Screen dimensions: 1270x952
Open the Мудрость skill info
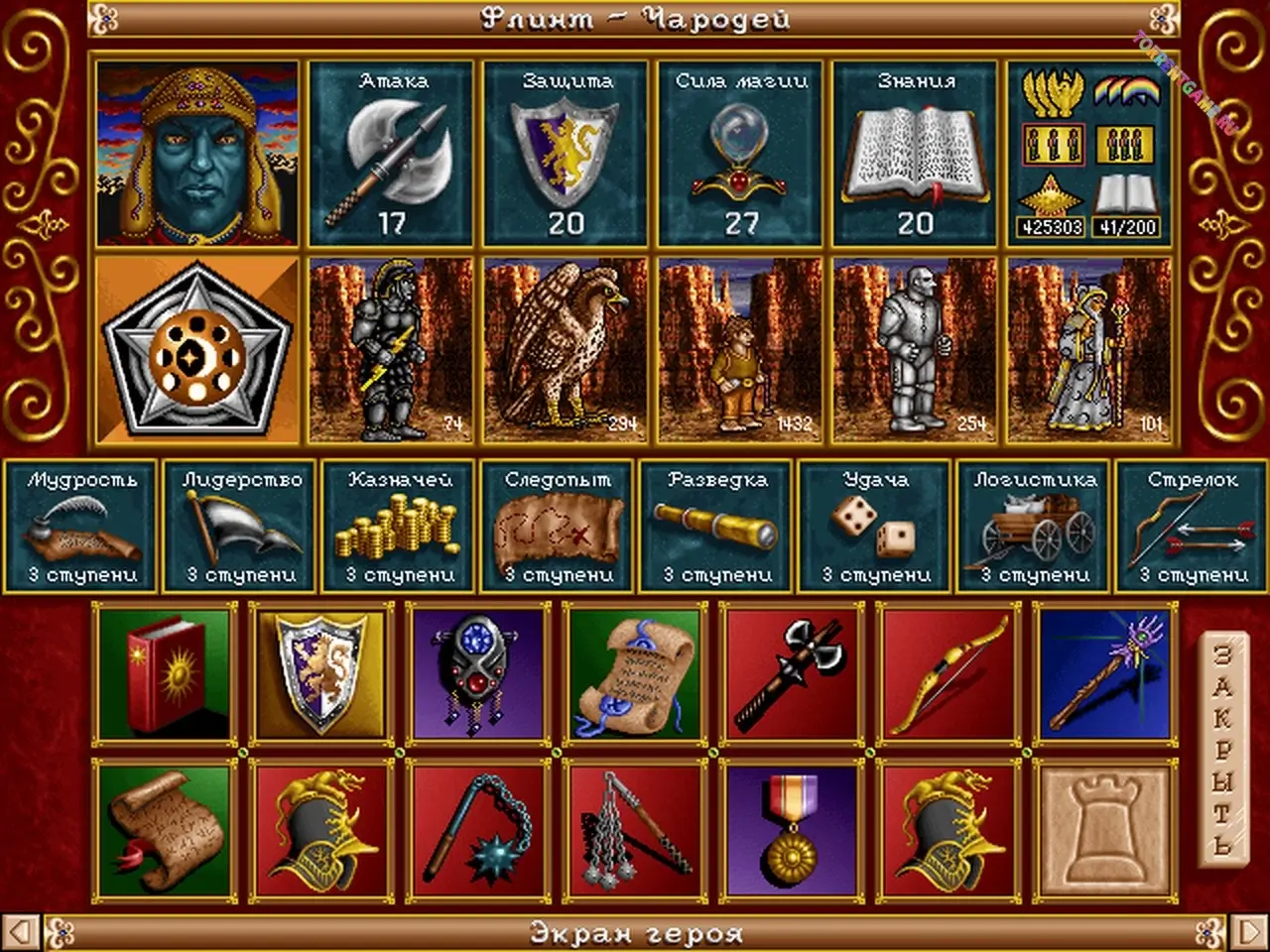[81, 528]
